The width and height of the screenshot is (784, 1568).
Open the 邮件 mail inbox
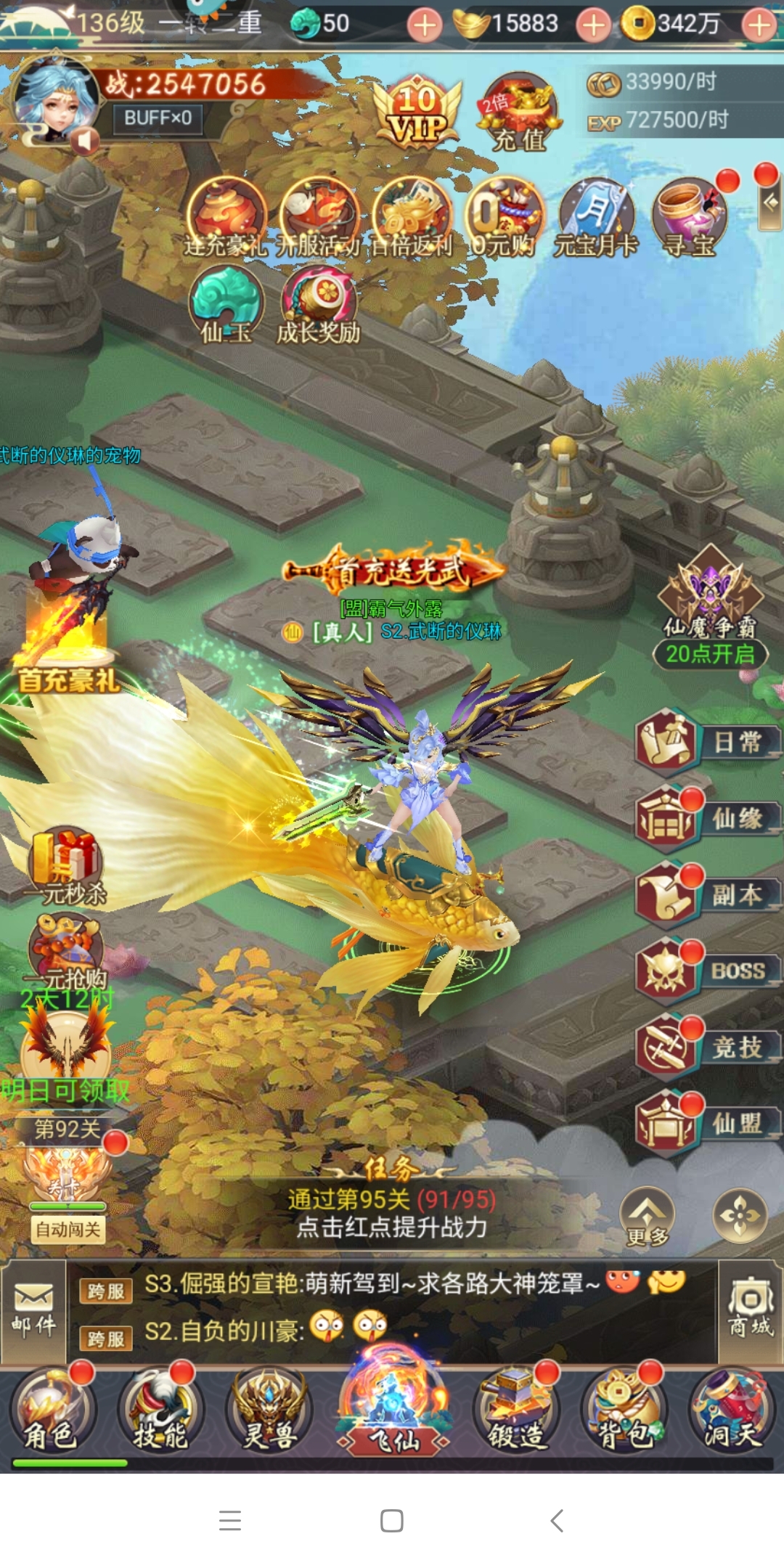(x=33, y=1310)
